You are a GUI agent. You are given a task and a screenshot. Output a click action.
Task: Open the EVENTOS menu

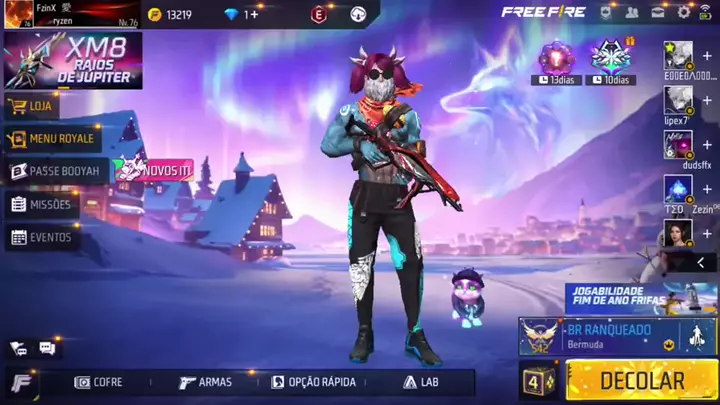click(x=41, y=237)
